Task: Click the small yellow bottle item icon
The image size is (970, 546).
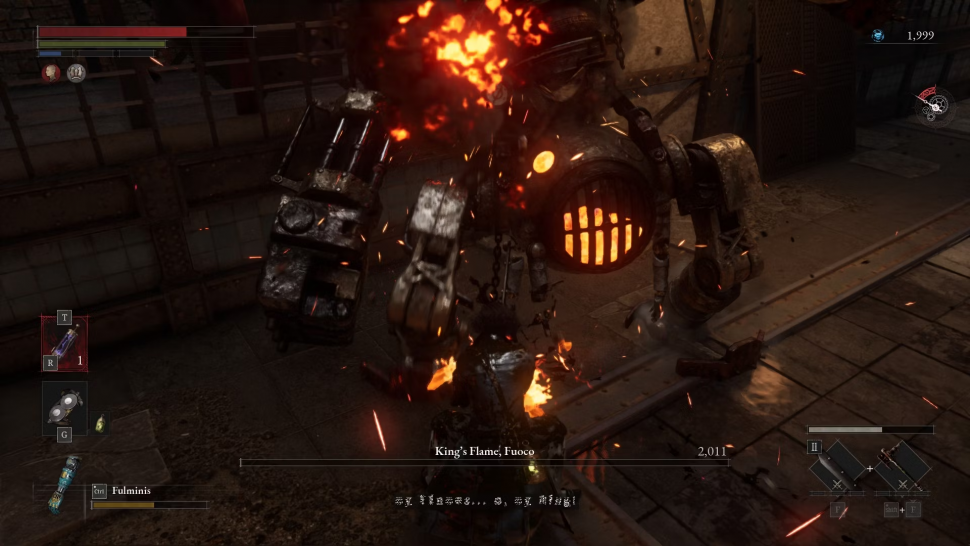Action: [100, 423]
